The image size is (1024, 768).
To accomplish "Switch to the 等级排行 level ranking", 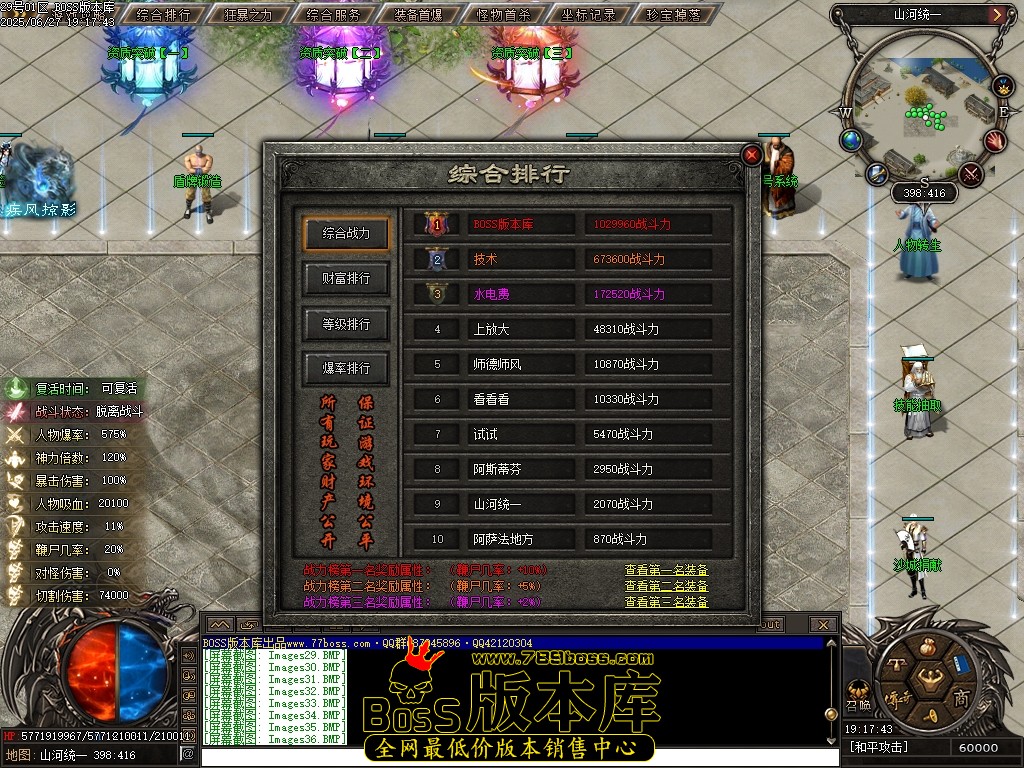I will pyautogui.click(x=346, y=324).
